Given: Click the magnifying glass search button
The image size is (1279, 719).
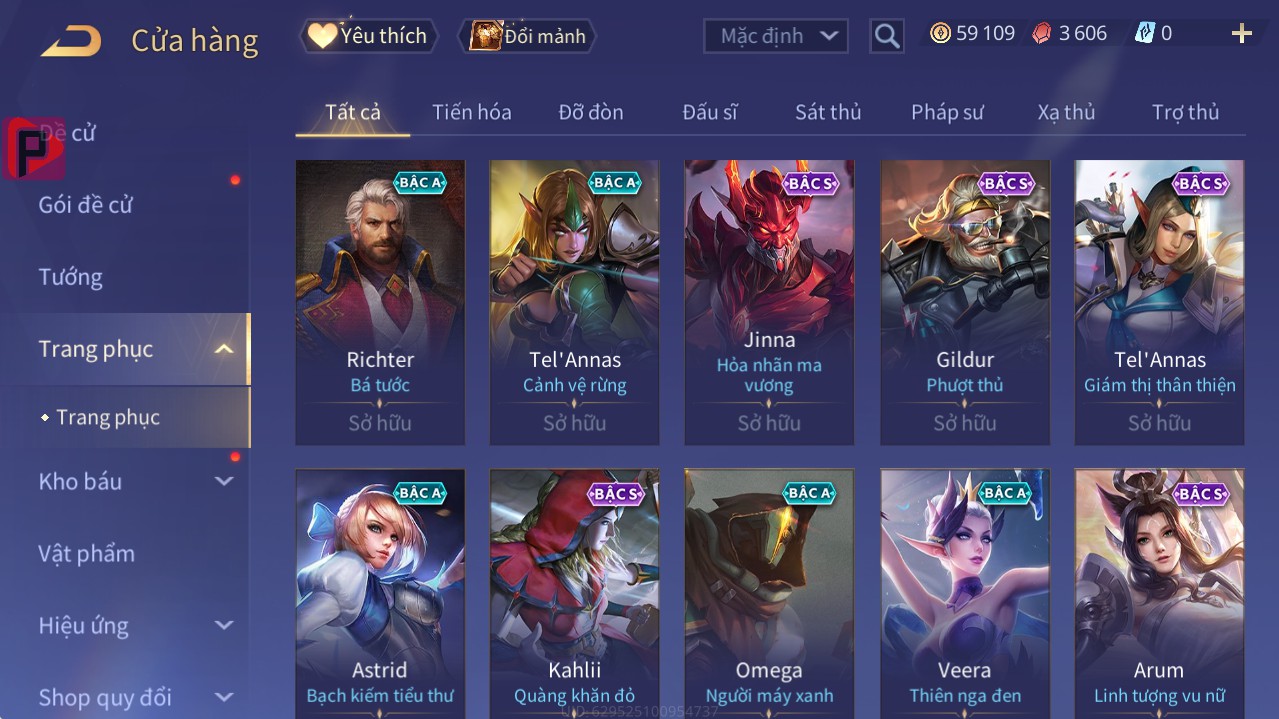Looking at the screenshot, I should click(886, 36).
